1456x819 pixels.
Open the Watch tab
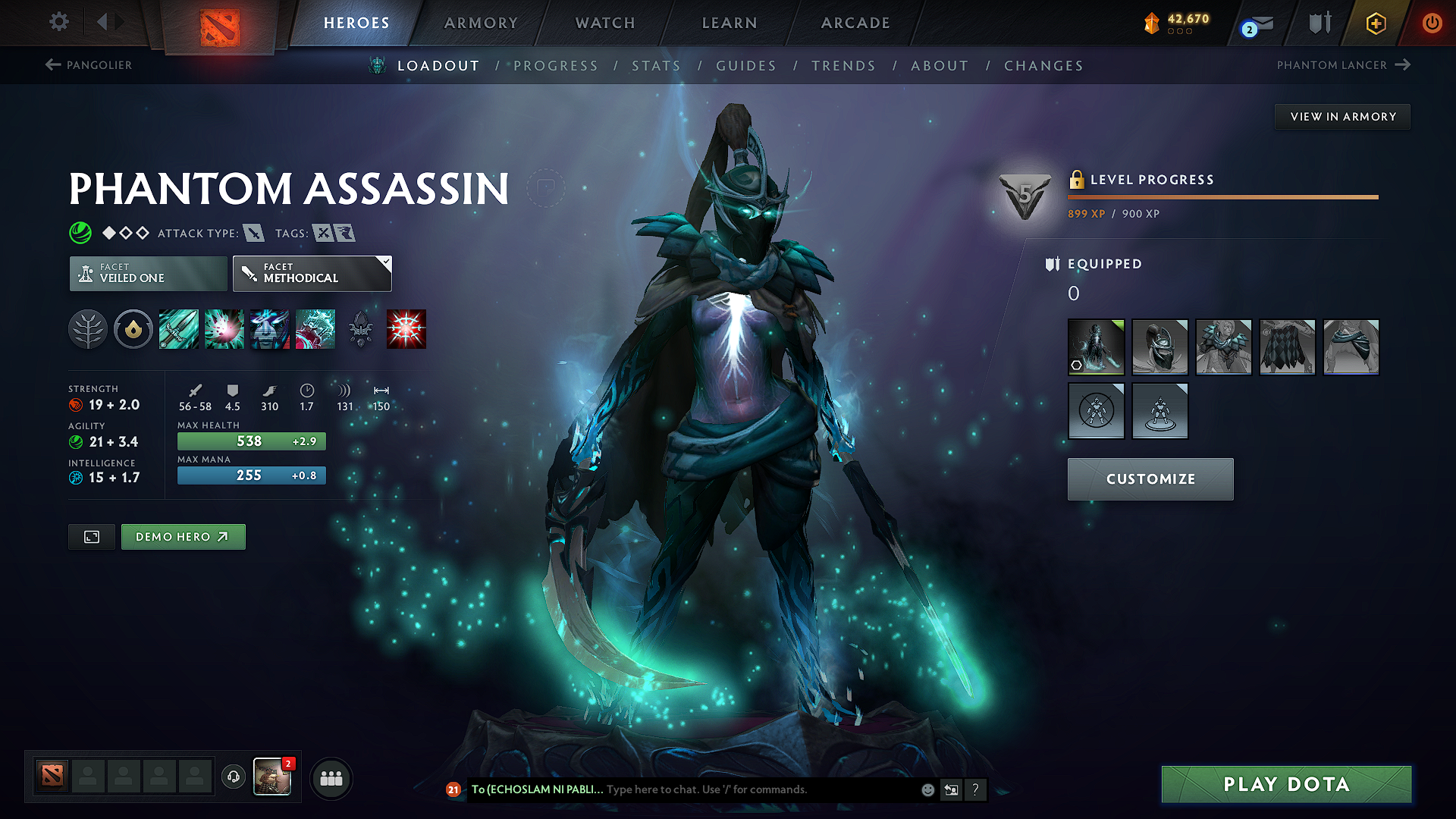[605, 23]
